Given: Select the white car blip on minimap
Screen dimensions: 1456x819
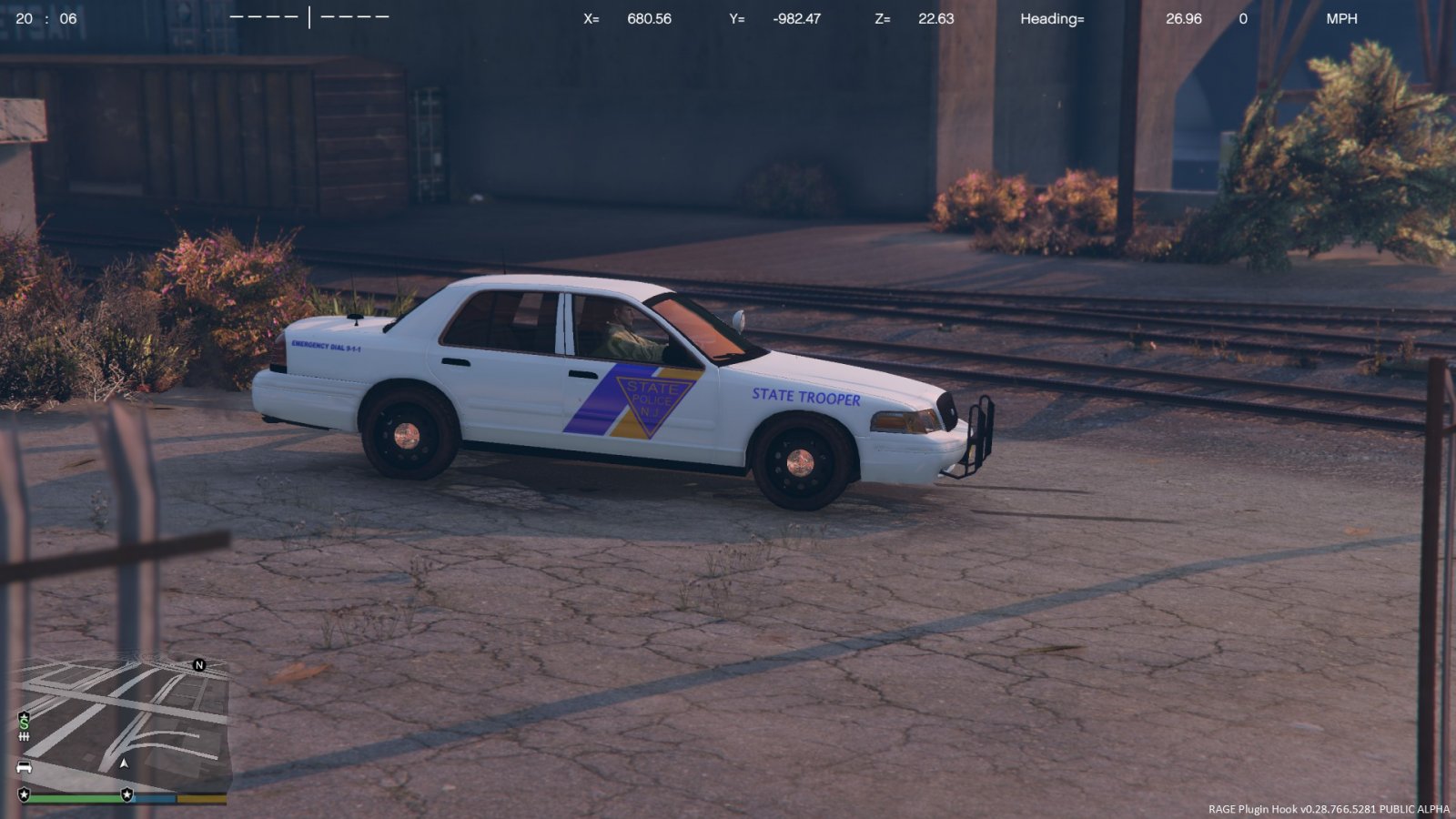Looking at the screenshot, I should pyautogui.click(x=25, y=767).
